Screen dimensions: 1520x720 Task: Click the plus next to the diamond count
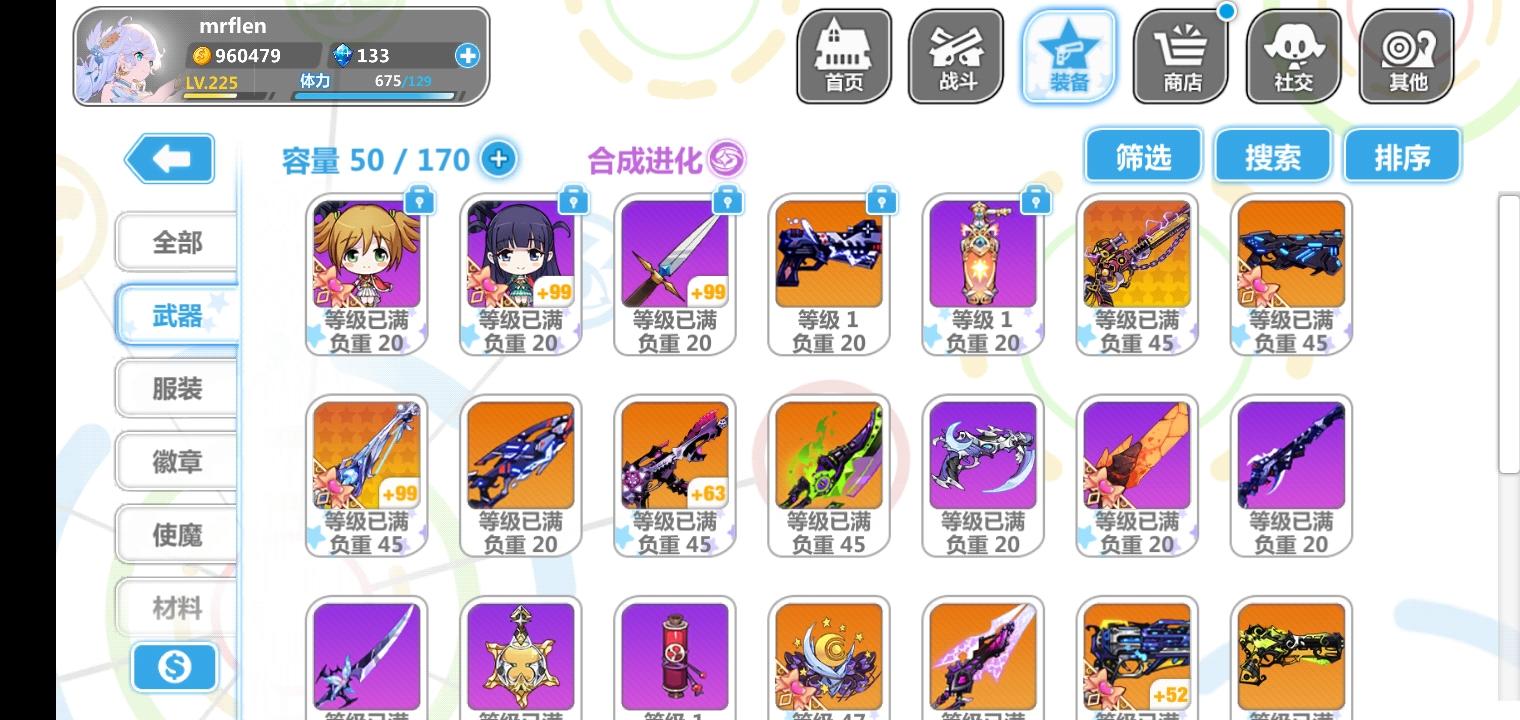pos(466,56)
